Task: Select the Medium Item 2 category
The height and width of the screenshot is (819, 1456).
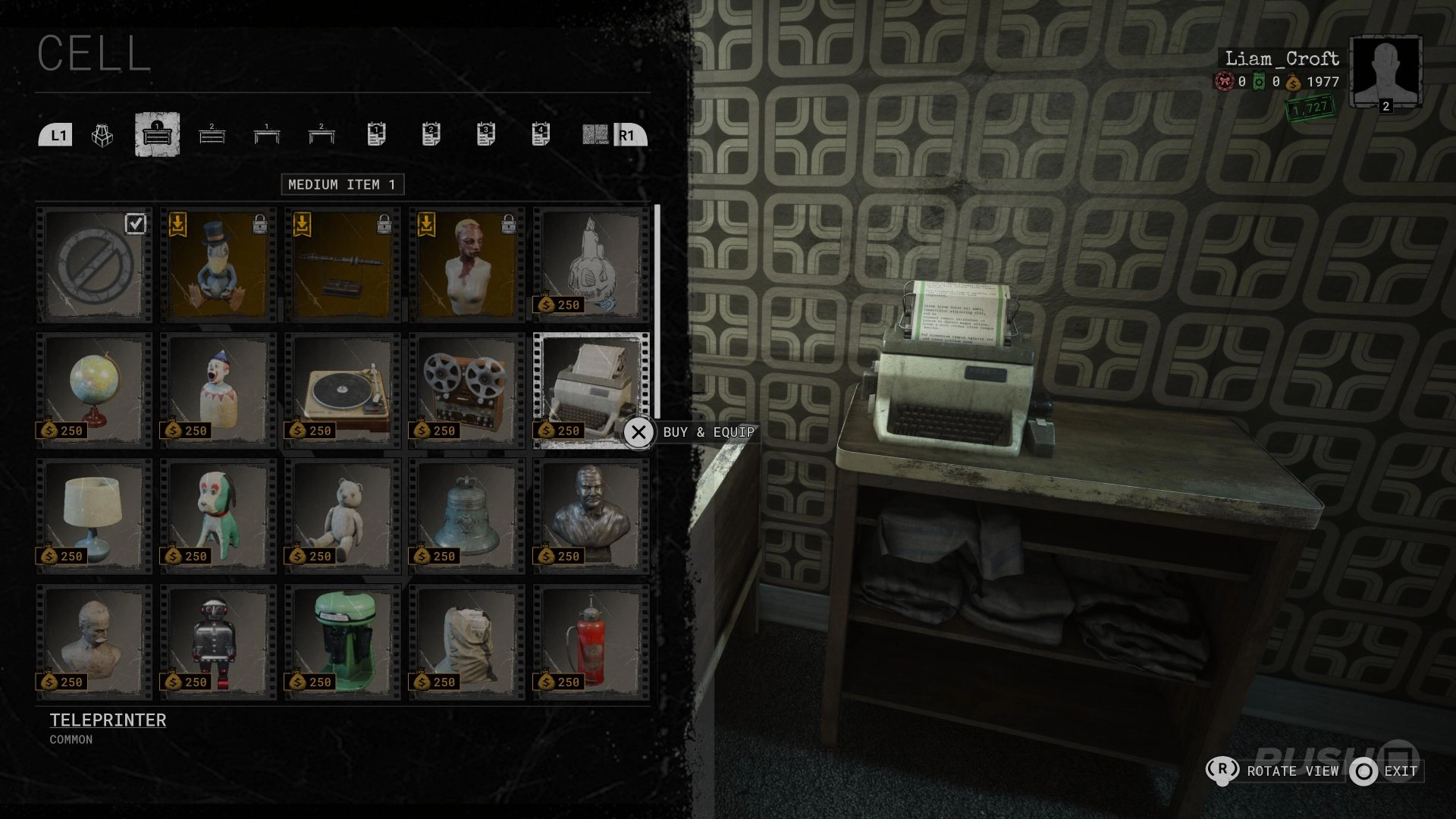Action: coord(212,135)
